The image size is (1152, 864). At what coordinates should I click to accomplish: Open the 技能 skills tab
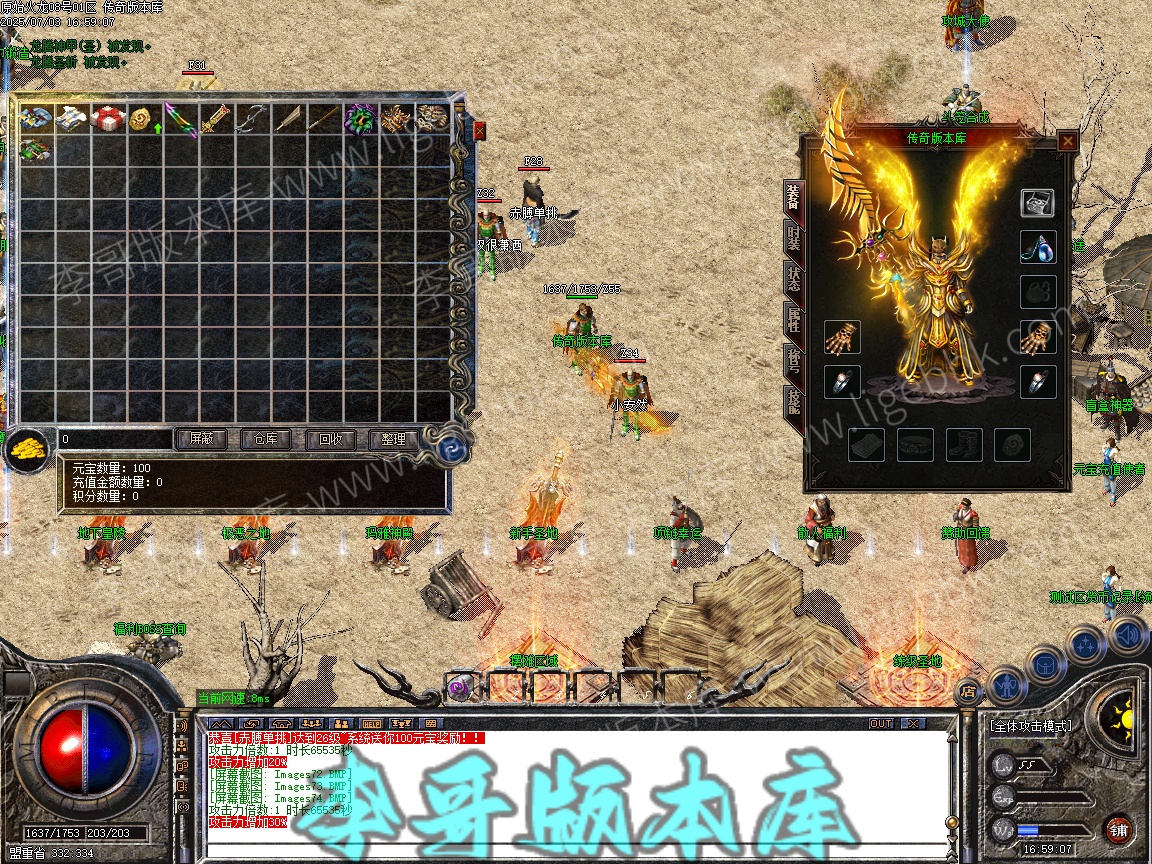[x=793, y=403]
